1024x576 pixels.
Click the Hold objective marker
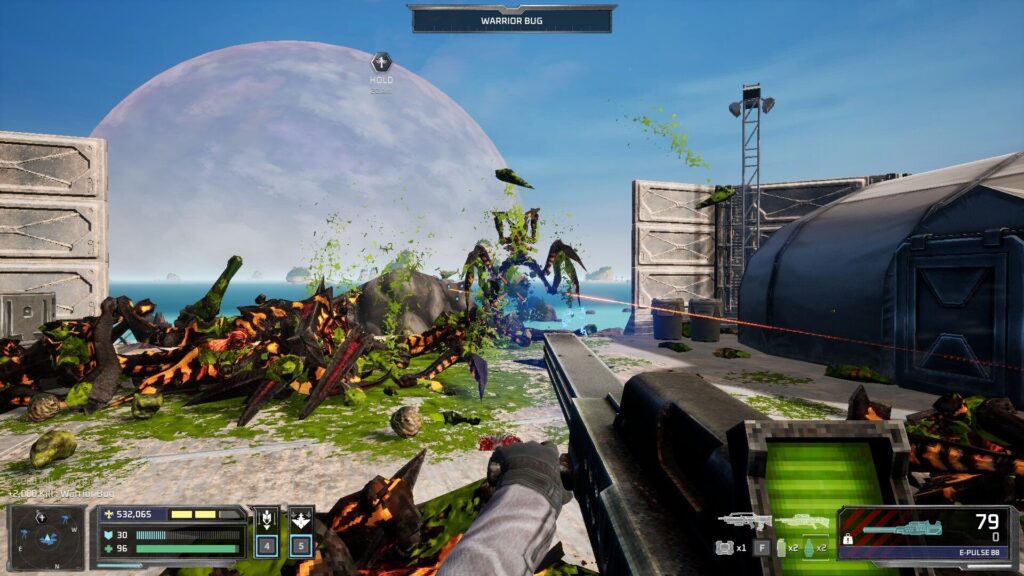click(381, 63)
